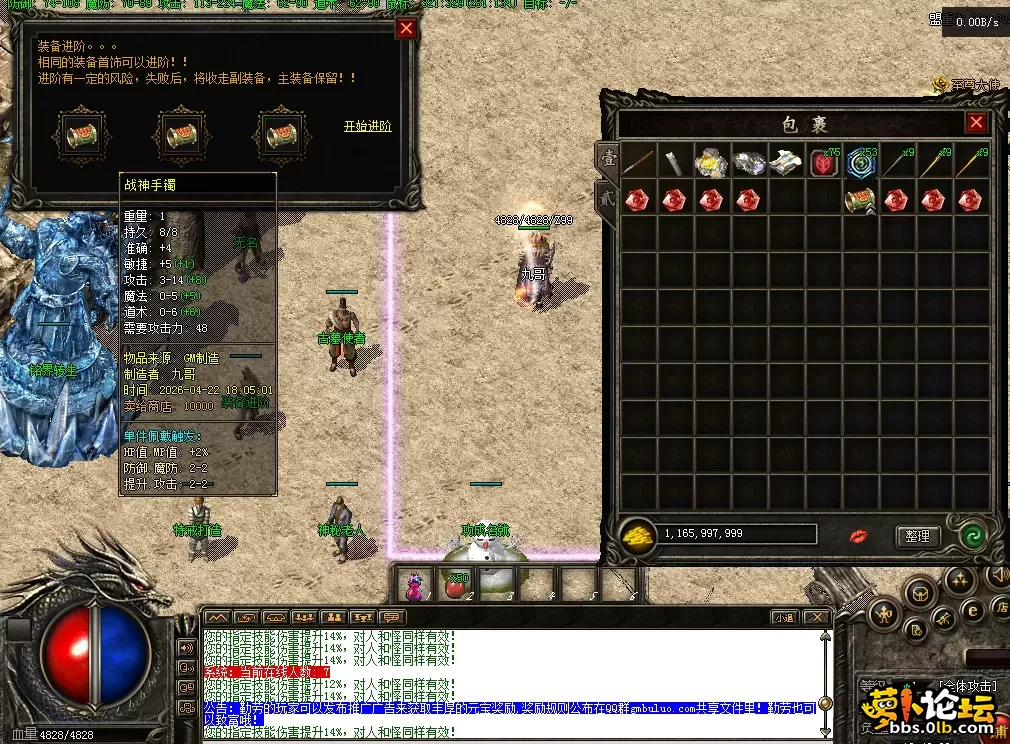
Task: Select inventory page 壹 tab
Action: click(607, 158)
